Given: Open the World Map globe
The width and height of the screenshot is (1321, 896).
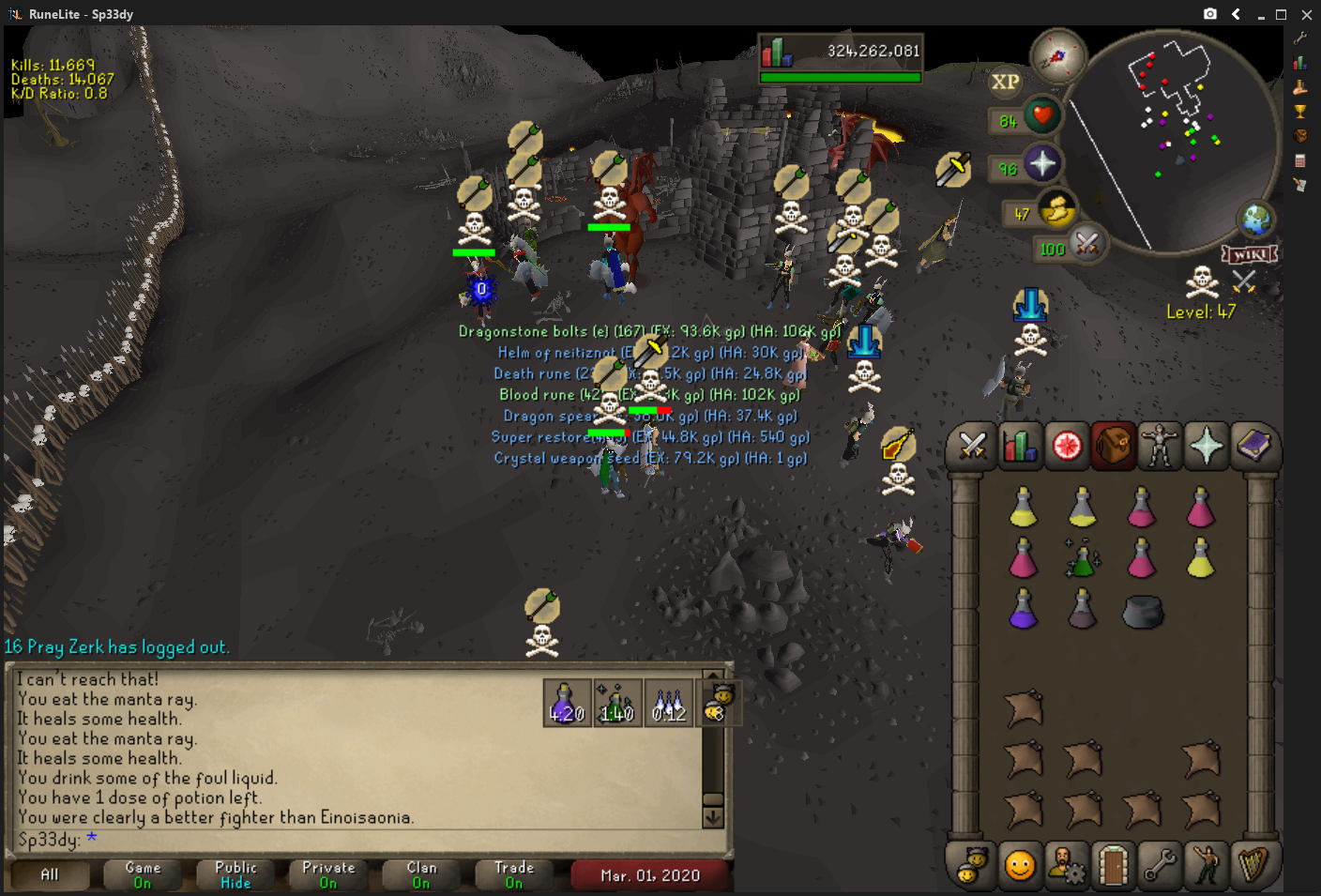Looking at the screenshot, I should coord(1256,220).
